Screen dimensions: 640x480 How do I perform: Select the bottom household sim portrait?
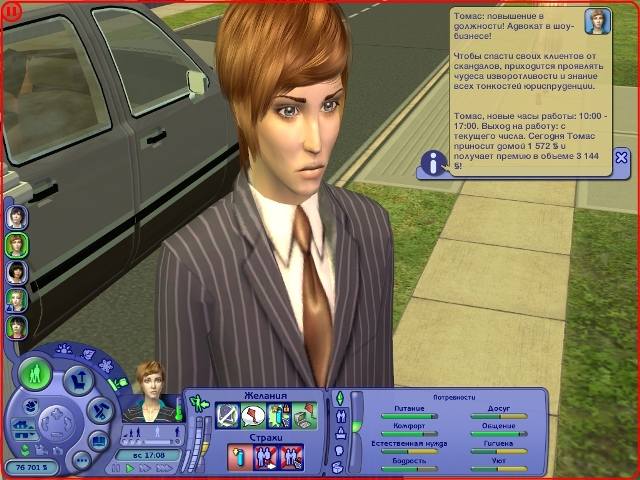17,326
